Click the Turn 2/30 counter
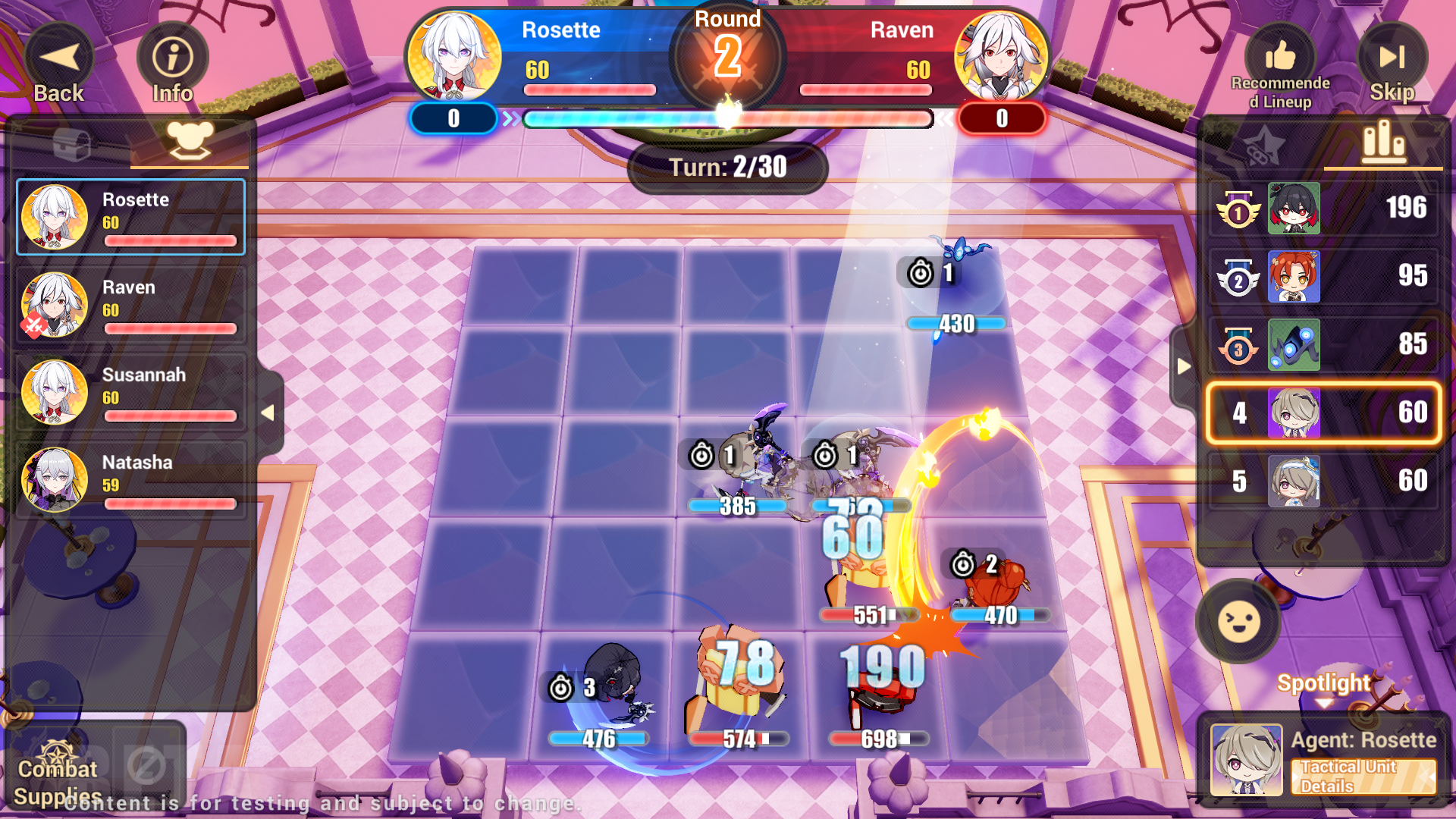1456x819 pixels. [x=726, y=167]
